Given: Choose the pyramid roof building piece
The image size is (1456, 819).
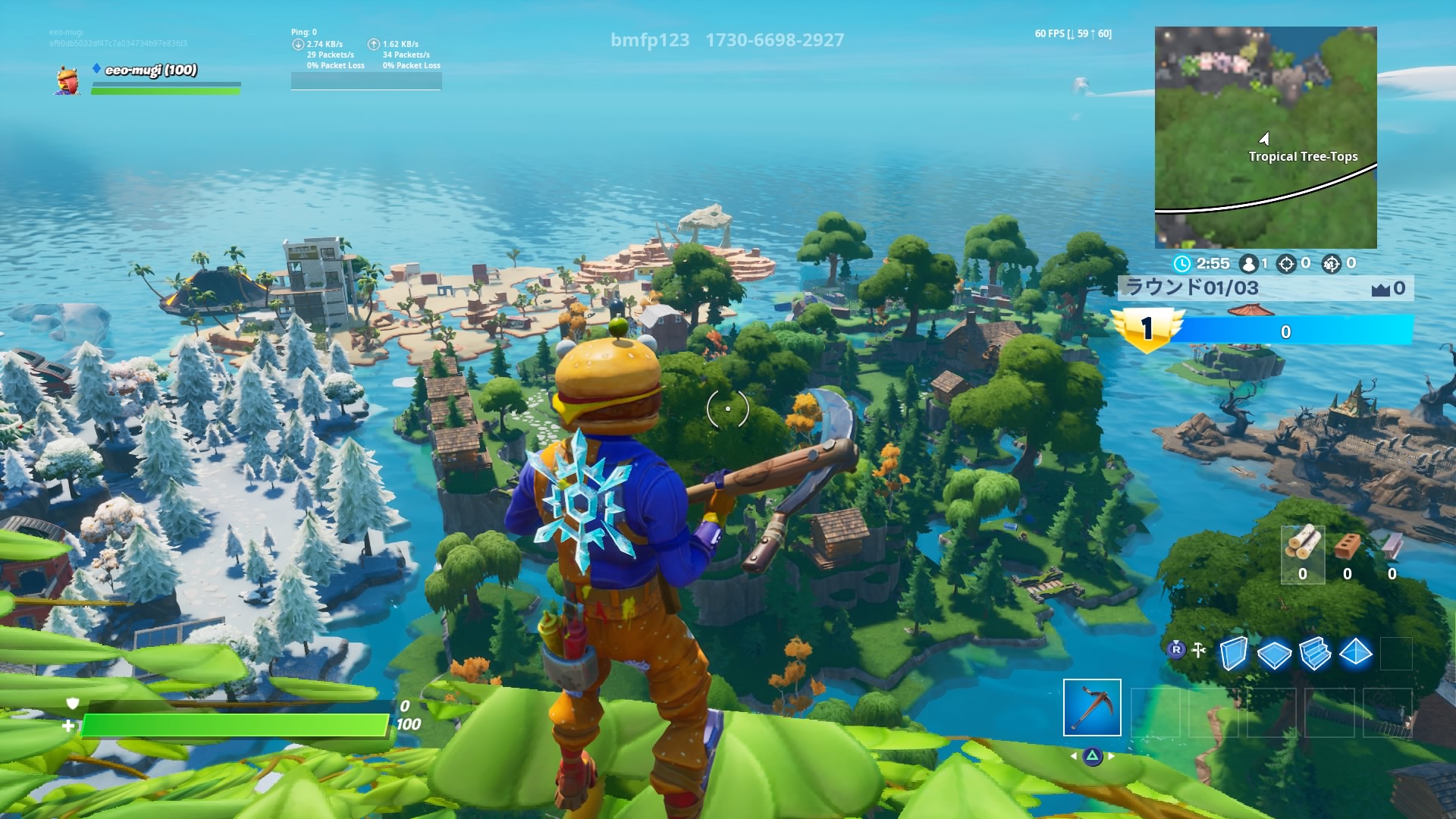Looking at the screenshot, I should (x=1356, y=653).
